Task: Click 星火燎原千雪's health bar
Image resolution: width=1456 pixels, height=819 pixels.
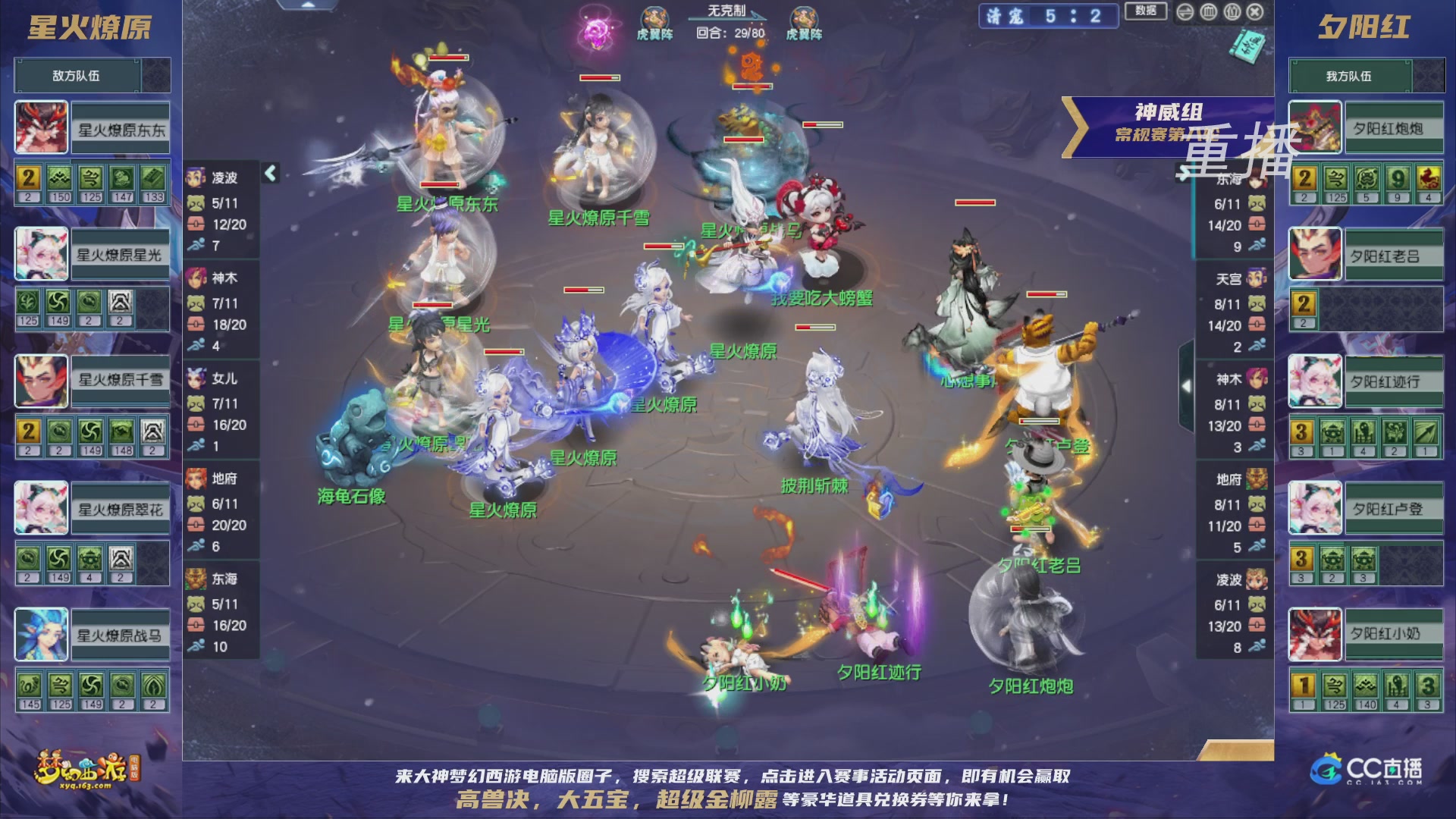Action: (x=601, y=78)
